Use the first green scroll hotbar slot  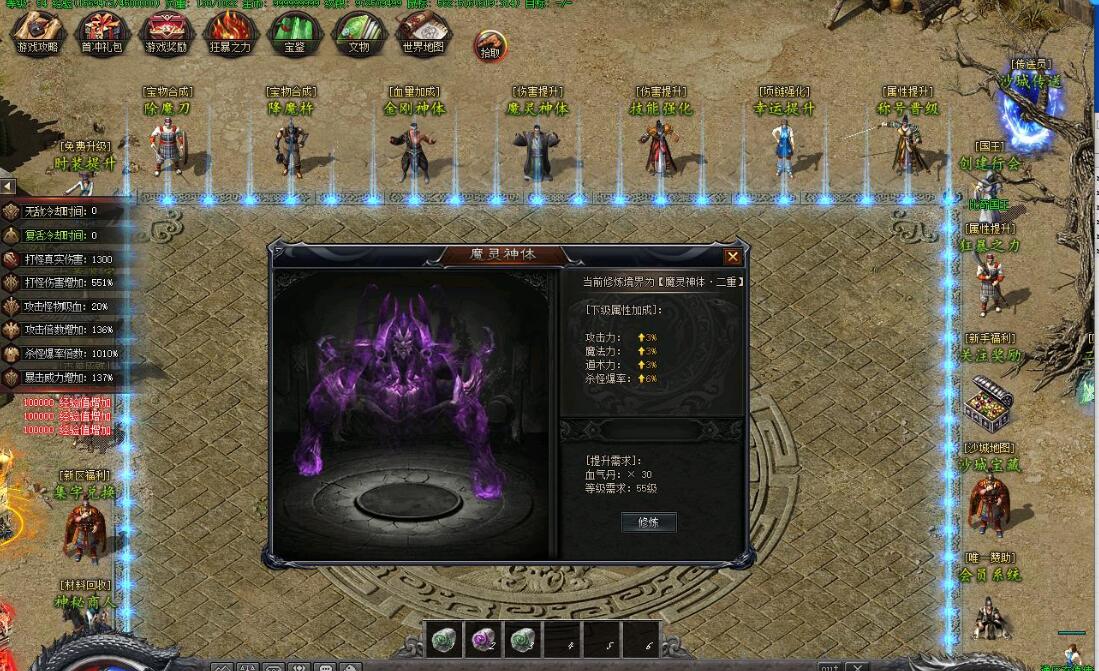445,639
